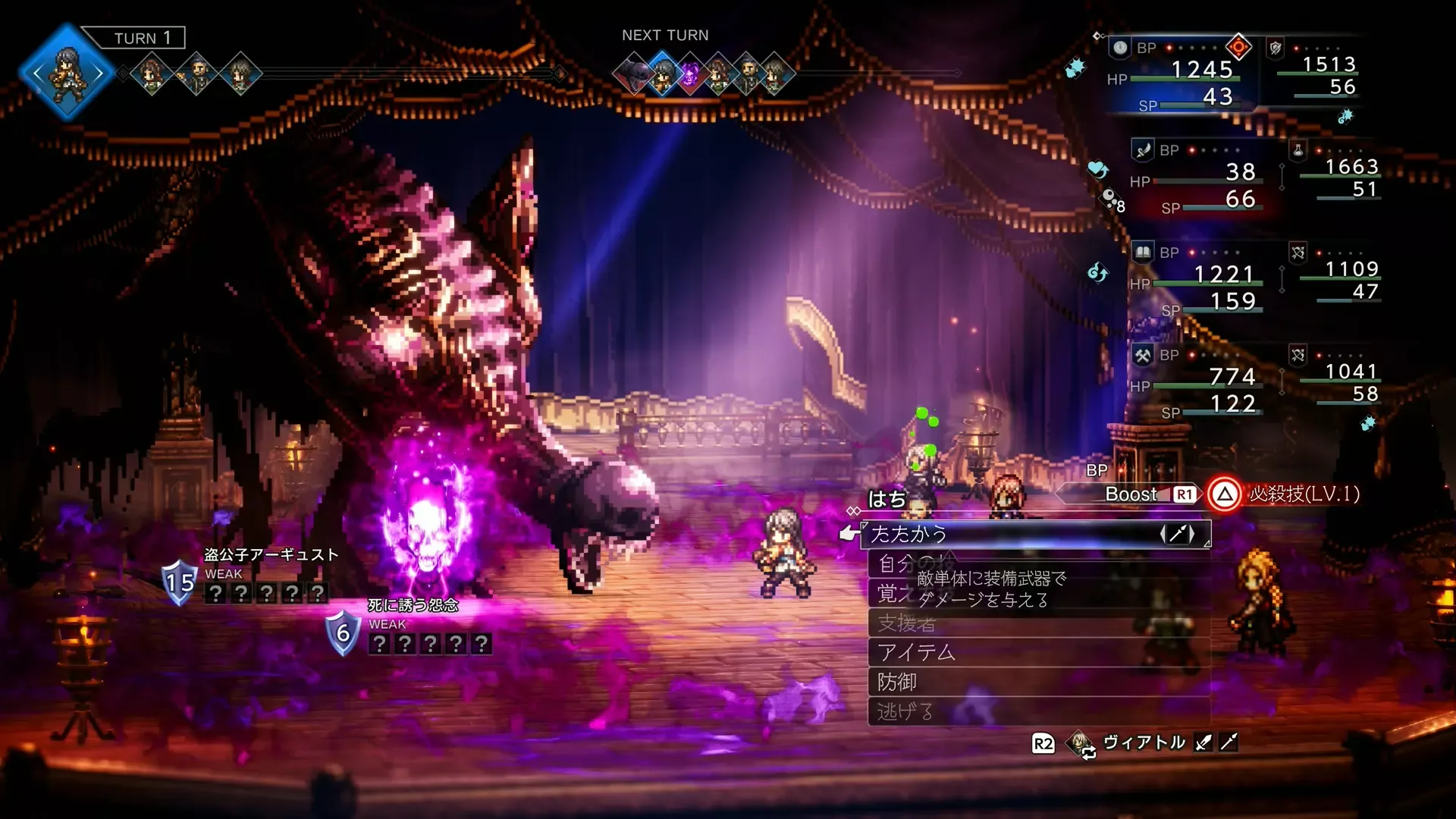Click the red target status icon

1238,47
